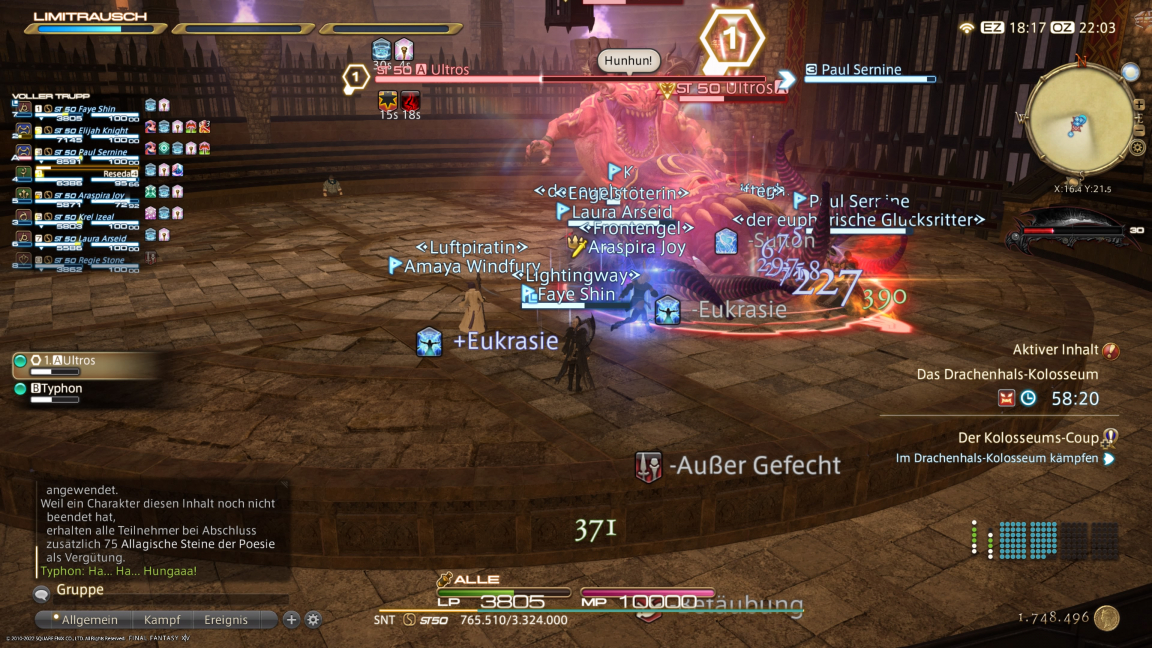Zoom in the minimap
This screenshot has height=648, width=1152.
(x=1139, y=104)
